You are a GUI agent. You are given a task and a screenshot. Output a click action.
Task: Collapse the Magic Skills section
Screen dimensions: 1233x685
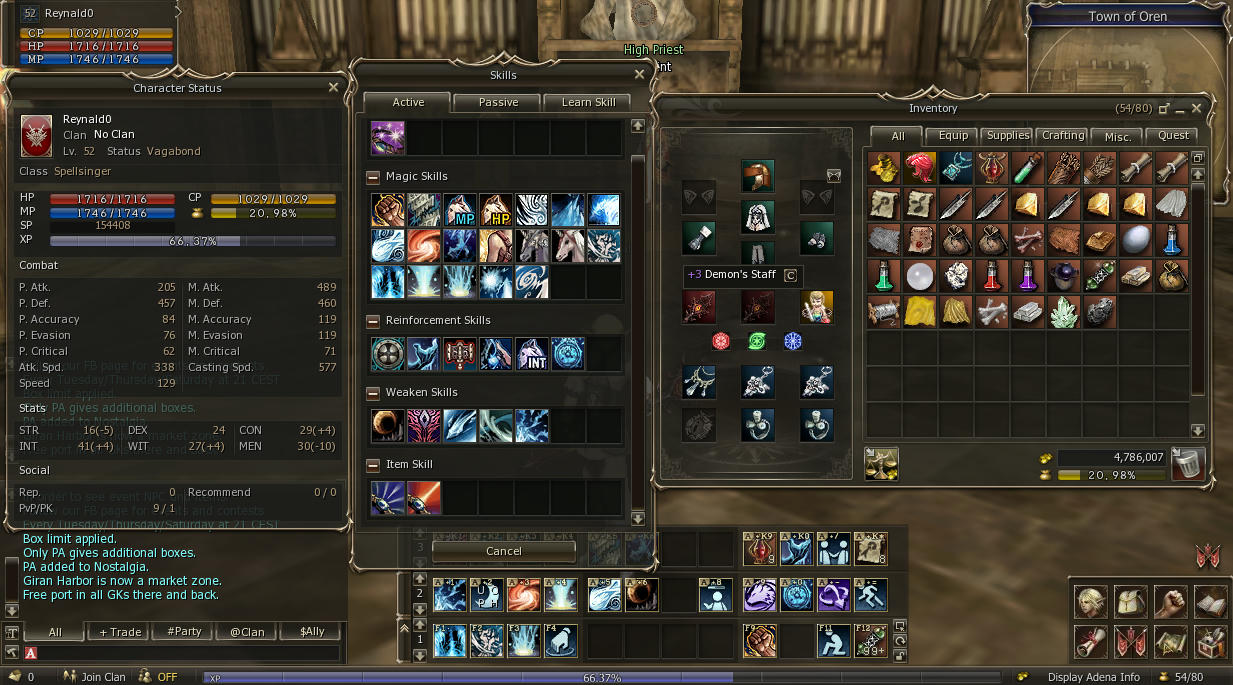(374, 177)
